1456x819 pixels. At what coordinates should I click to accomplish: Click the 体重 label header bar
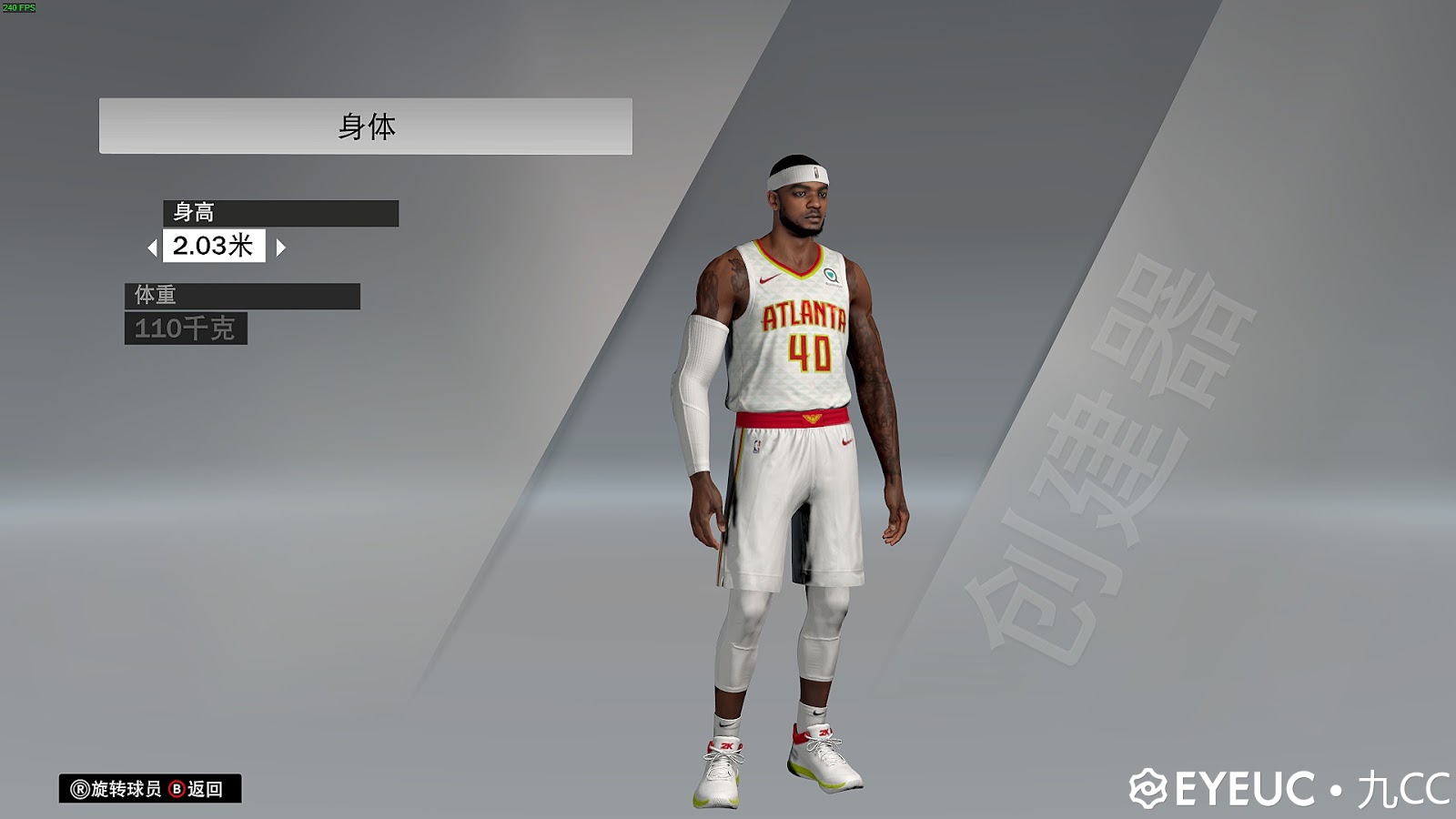pyautogui.click(x=241, y=296)
